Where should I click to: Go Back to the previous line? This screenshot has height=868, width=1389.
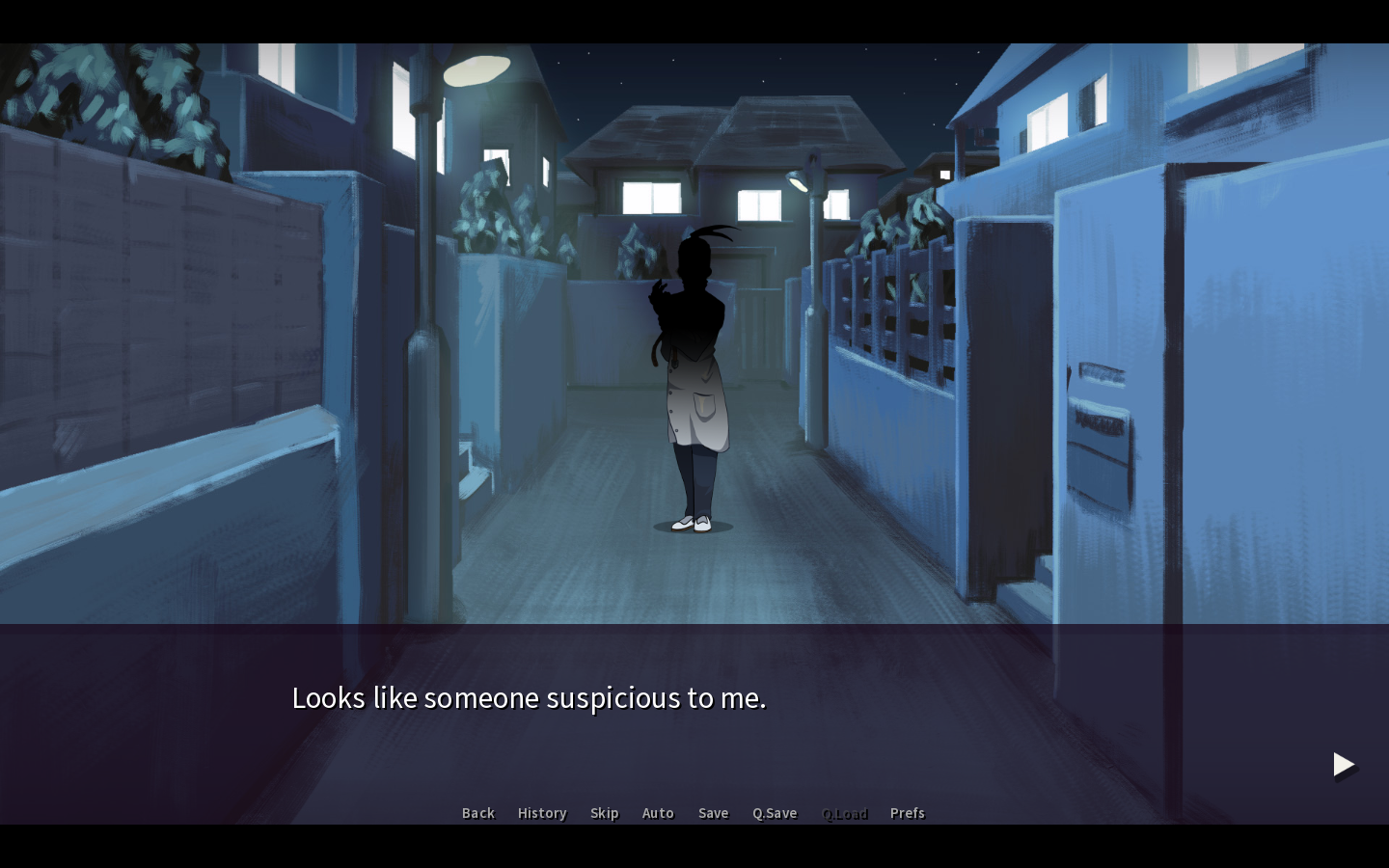(477, 813)
